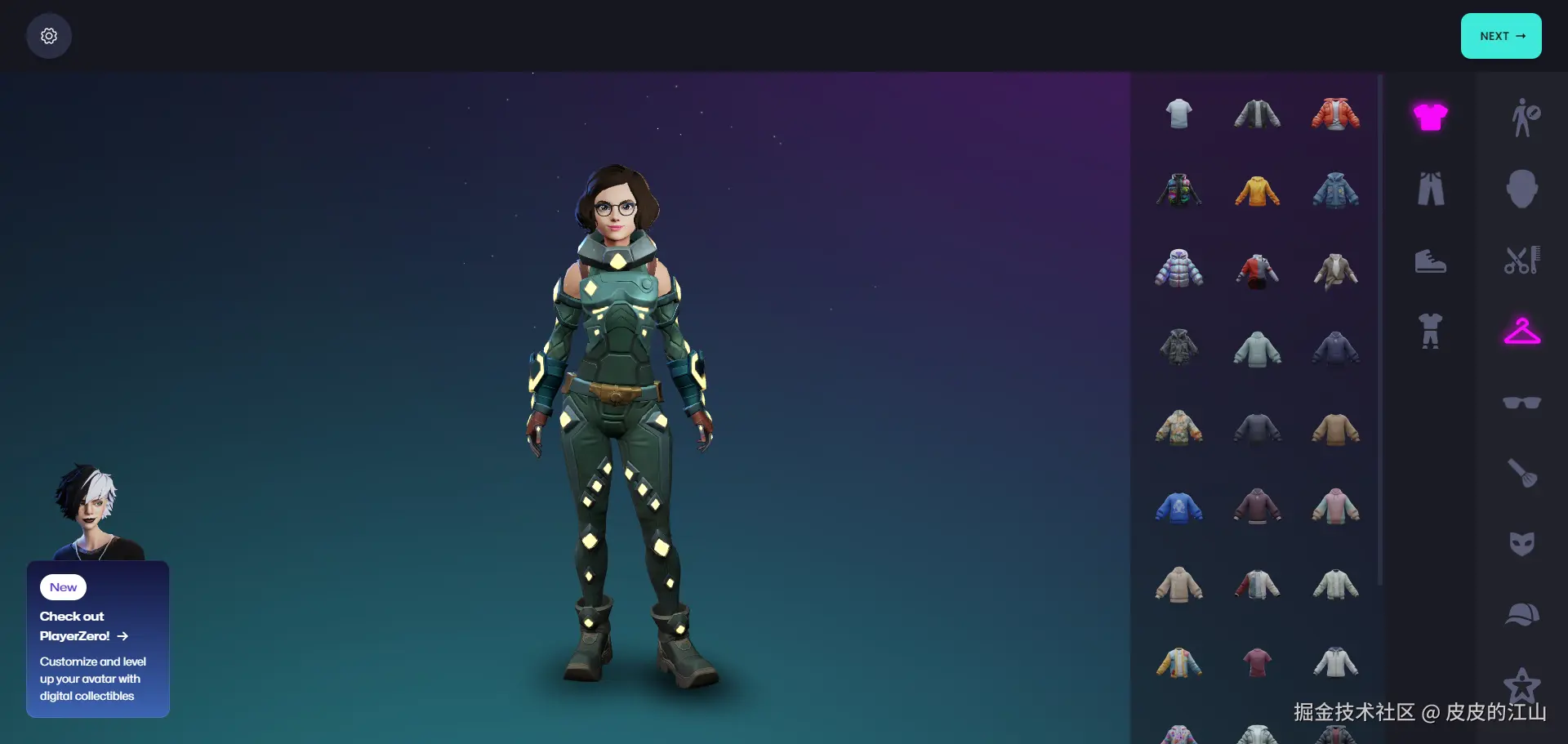The width and height of the screenshot is (1568, 744).
Task: Open the cap and headwear icon
Action: (x=1521, y=613)
